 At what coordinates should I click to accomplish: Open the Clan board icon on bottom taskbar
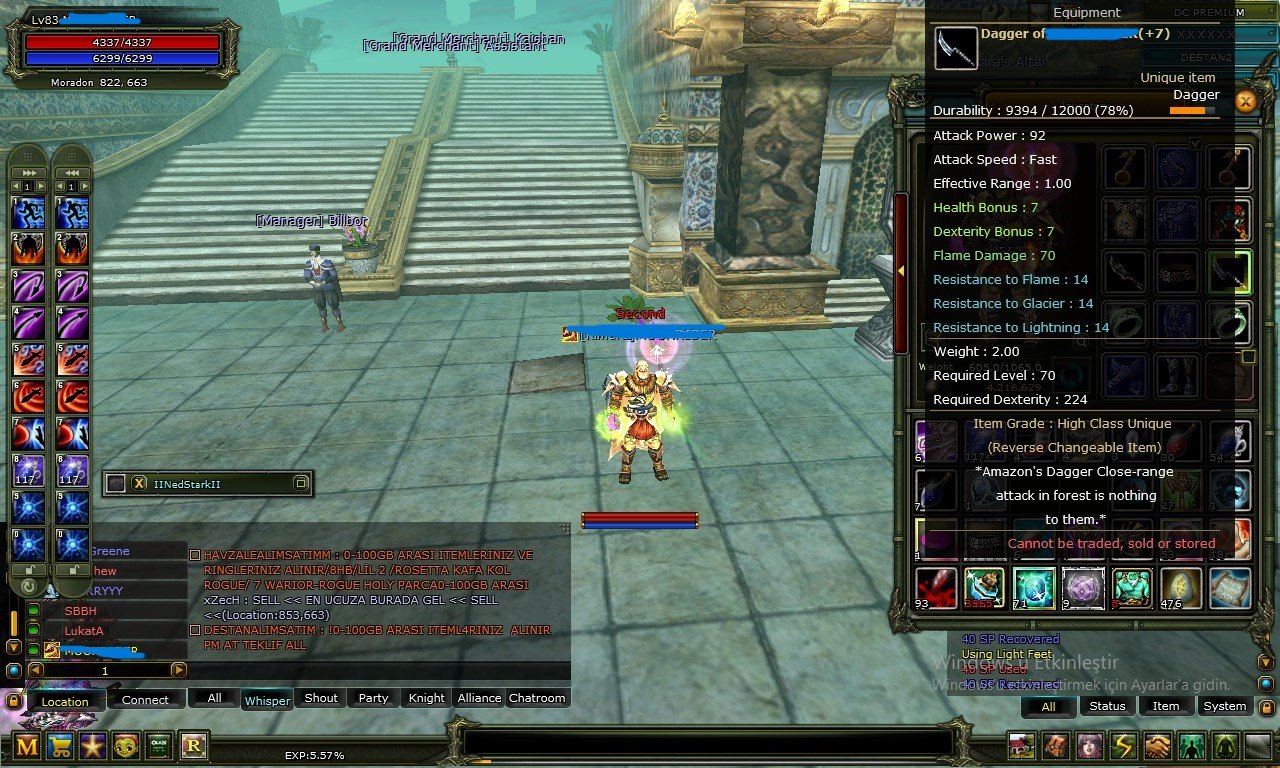160,746
